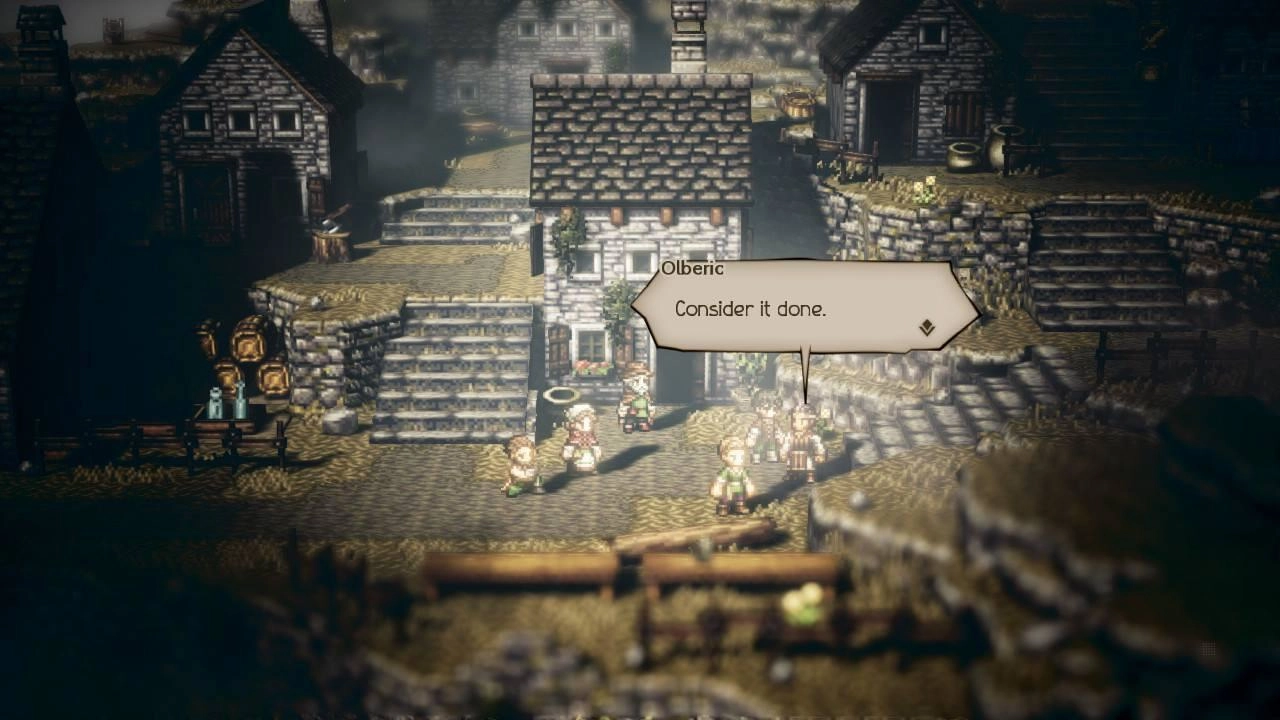Select the hanging basket near the rooftop
The image size is (1280, 720).
(798, 103)
